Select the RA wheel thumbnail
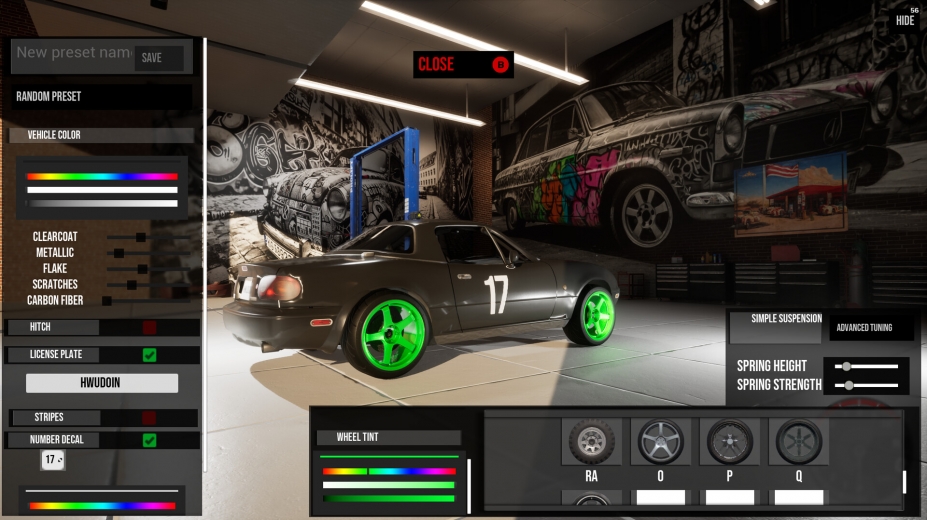Image resolution: width=927 pixels, height=520 pixels. point(592,441)
